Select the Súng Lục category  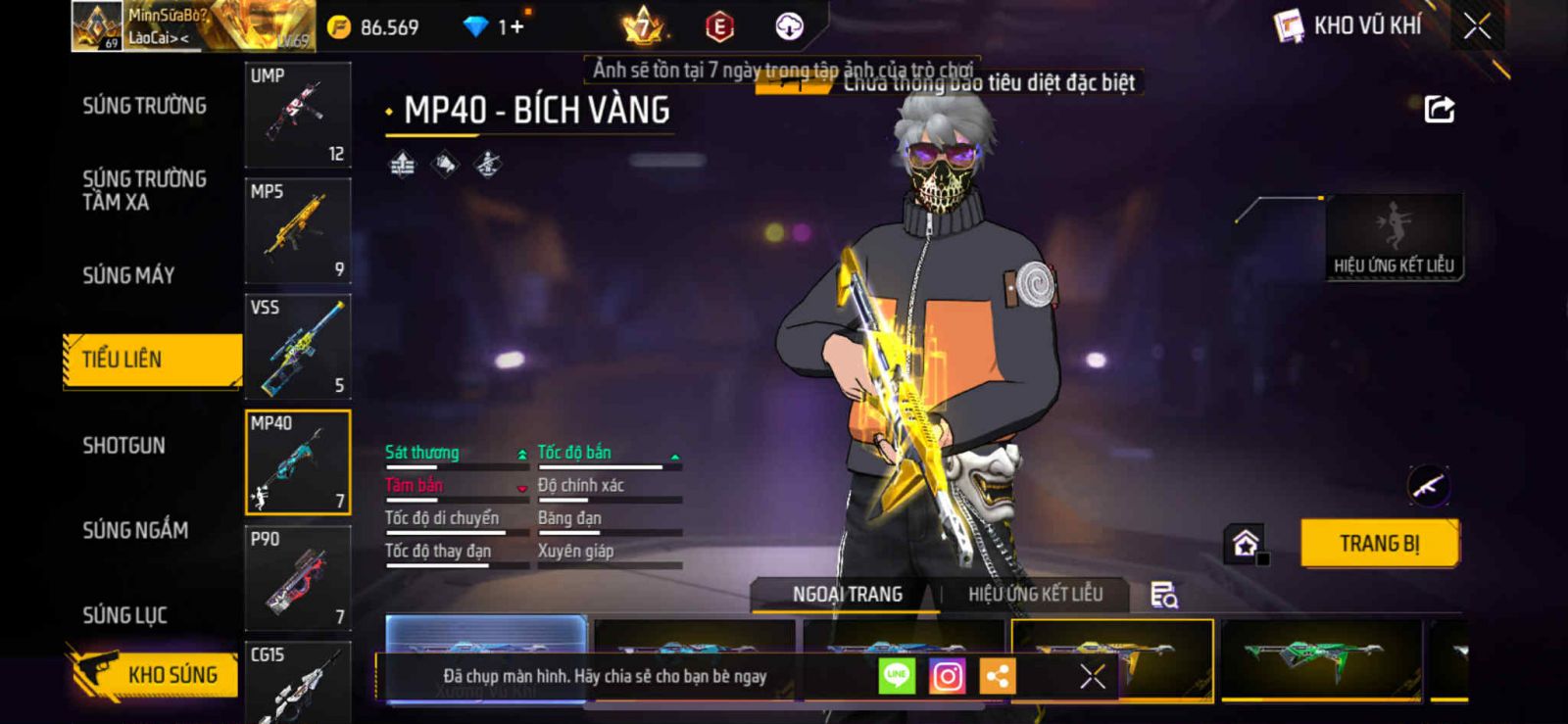(x=124, y=615)
